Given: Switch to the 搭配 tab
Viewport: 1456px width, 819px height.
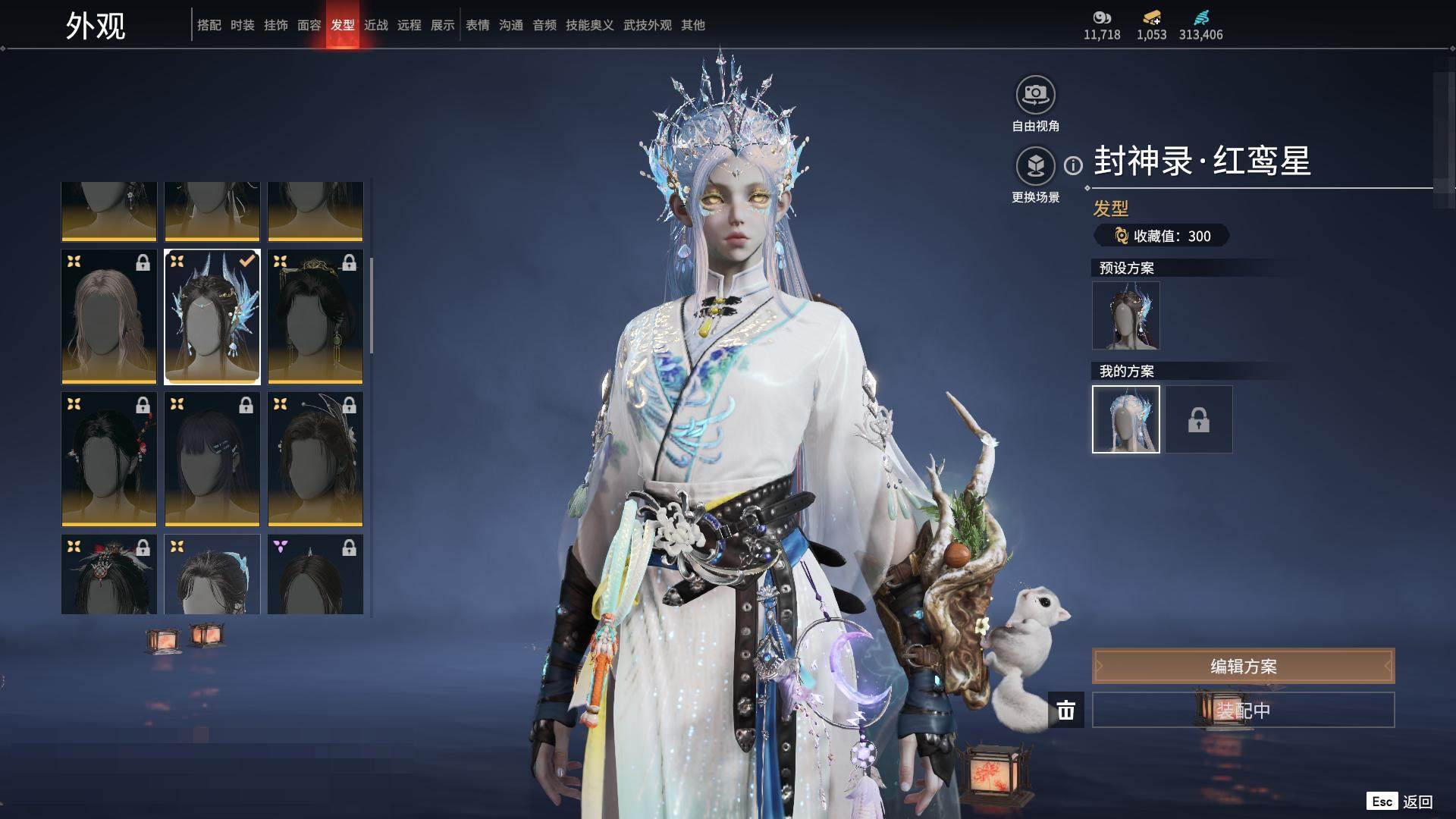Looking at the screenshot, I should pyautogui.click(x=209, y=25).
